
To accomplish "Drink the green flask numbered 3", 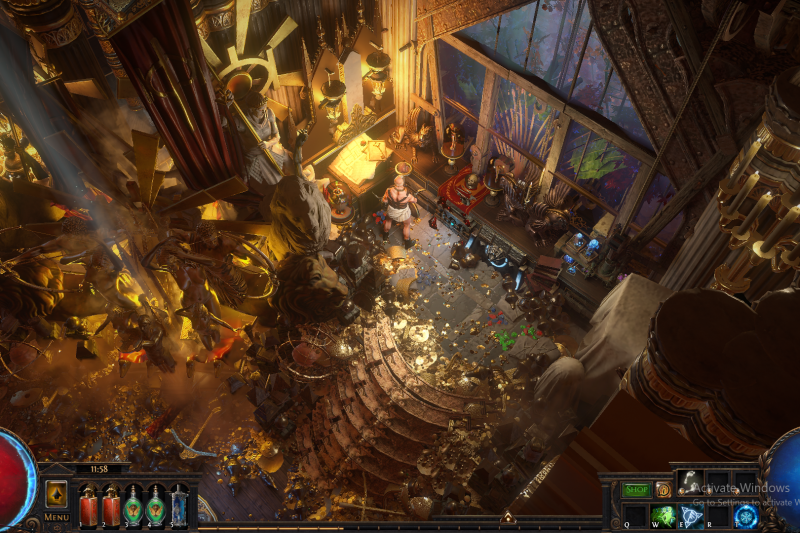I will point(134,504).
